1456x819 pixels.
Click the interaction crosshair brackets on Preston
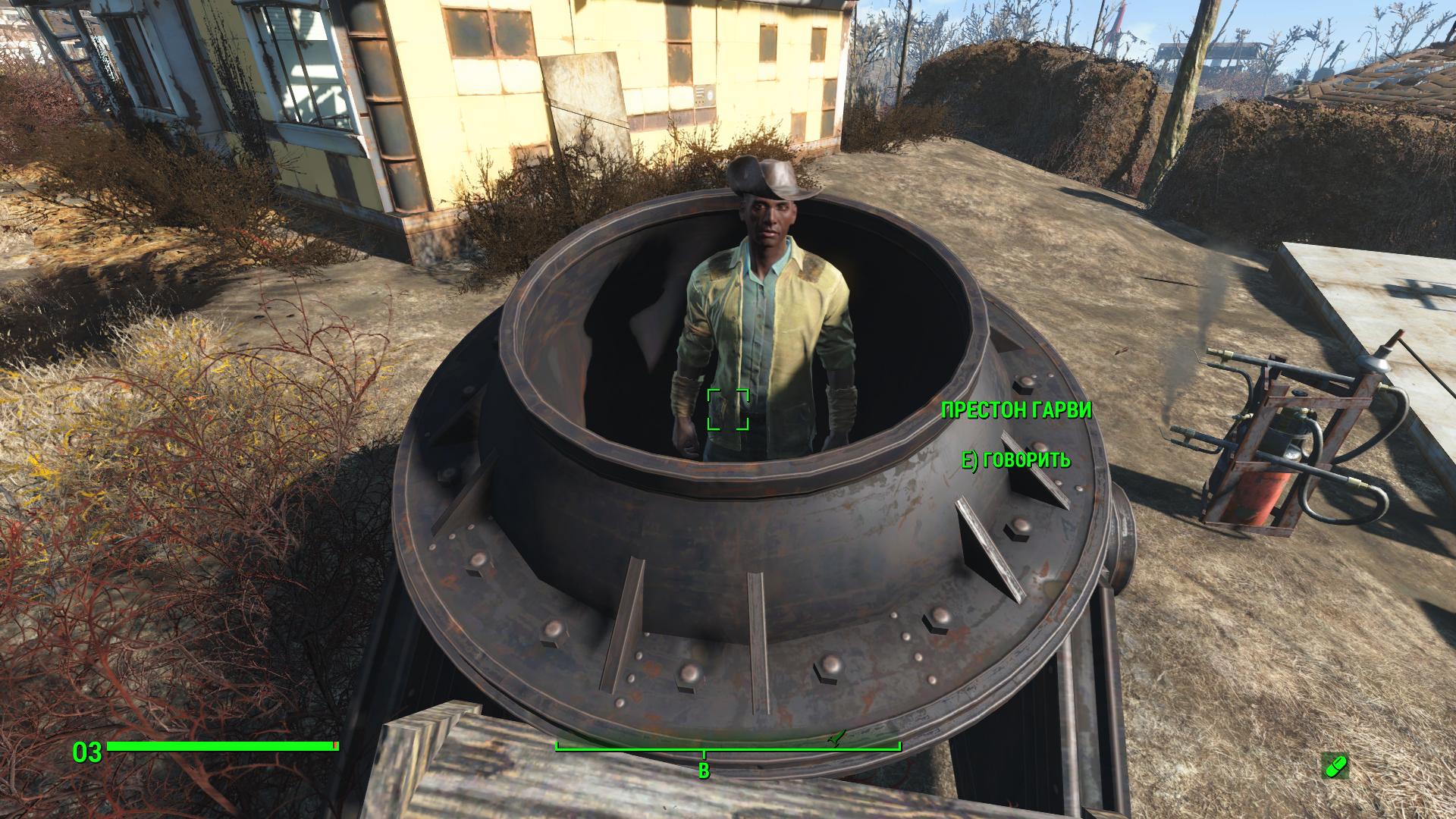728,410
